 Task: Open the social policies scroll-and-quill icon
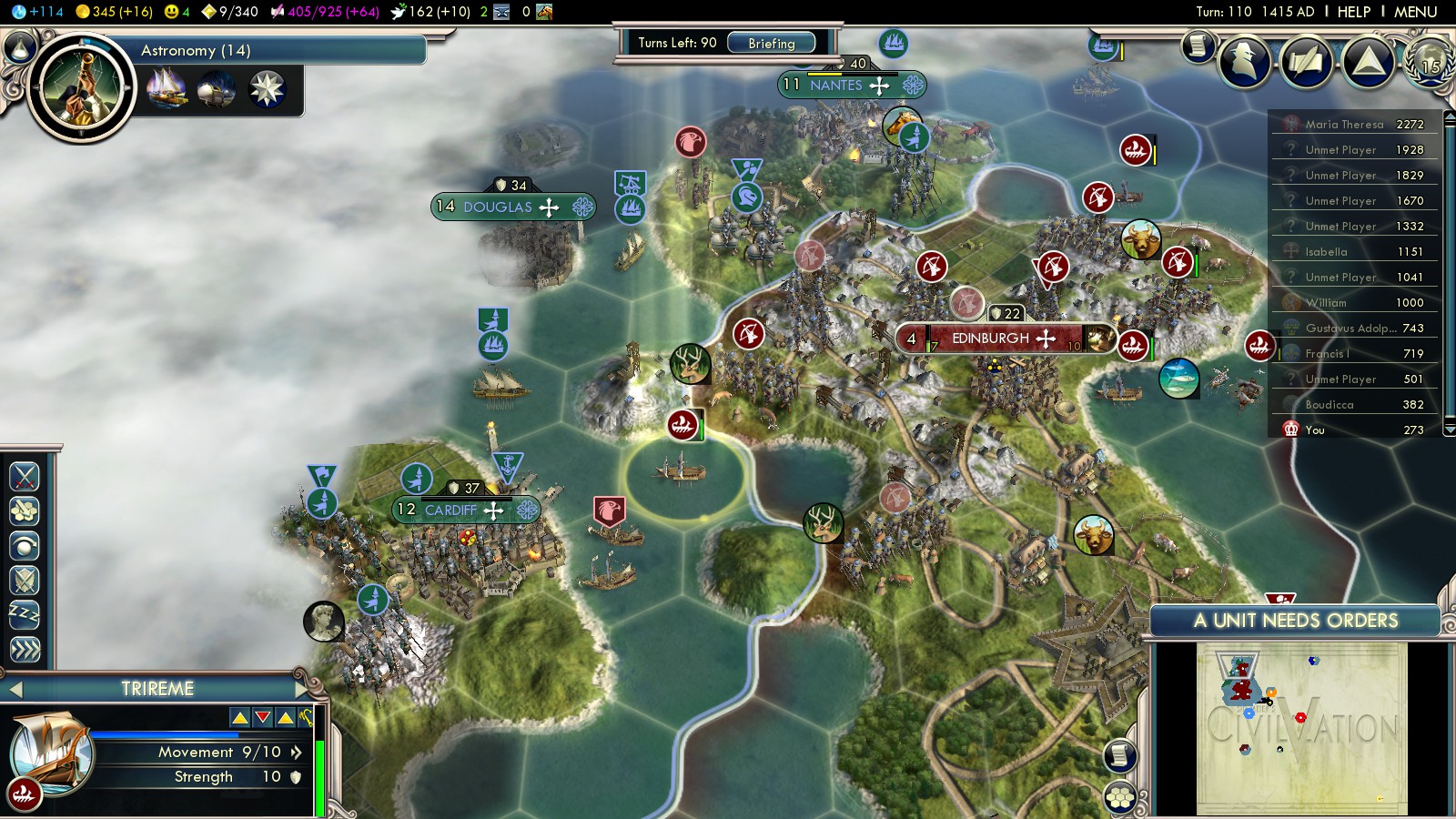[1306, 62]
